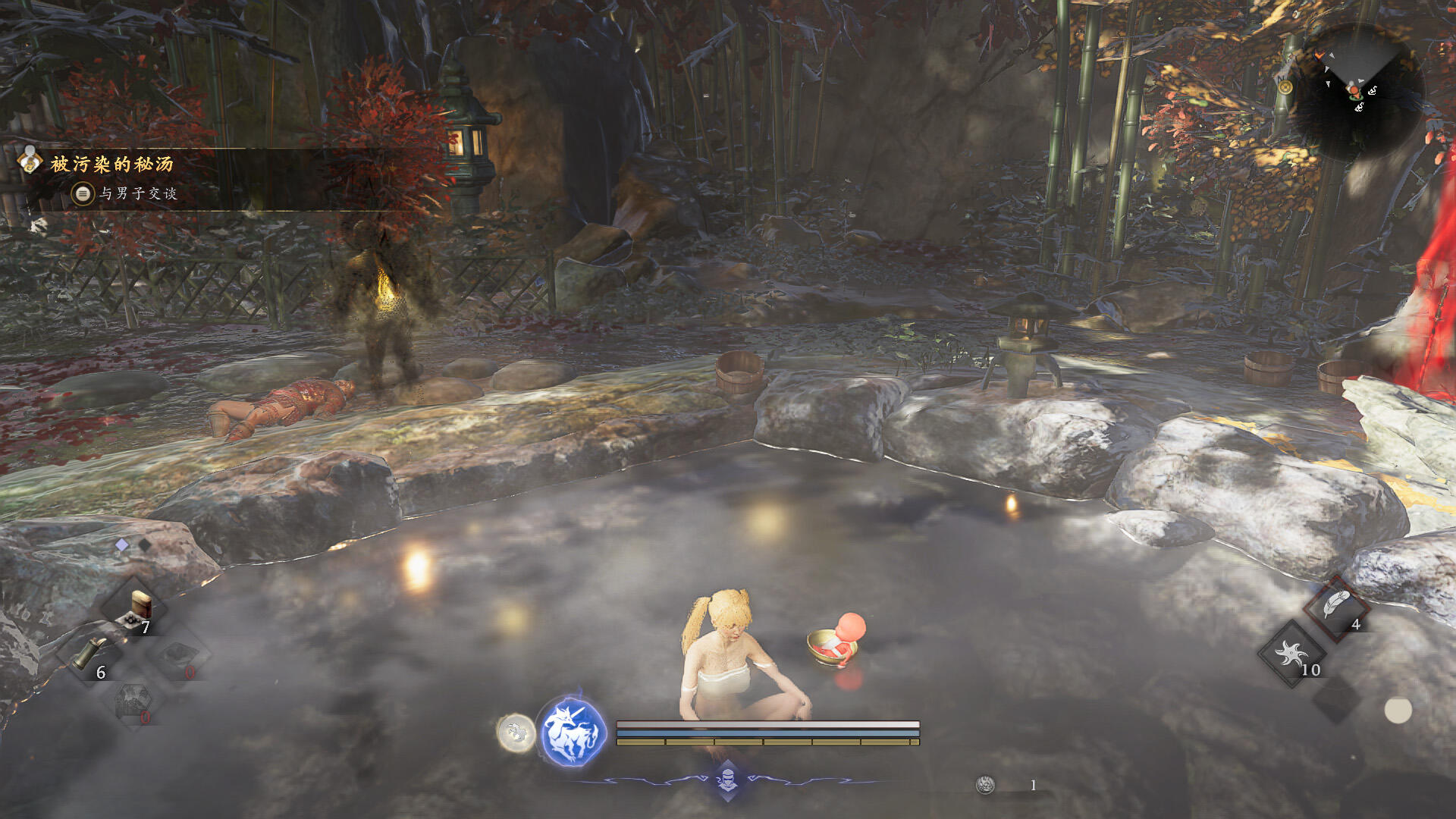Activate the blue guardian spirit beast icon
The width and height of the screenshot is (1456, 819).
(573, 733)
